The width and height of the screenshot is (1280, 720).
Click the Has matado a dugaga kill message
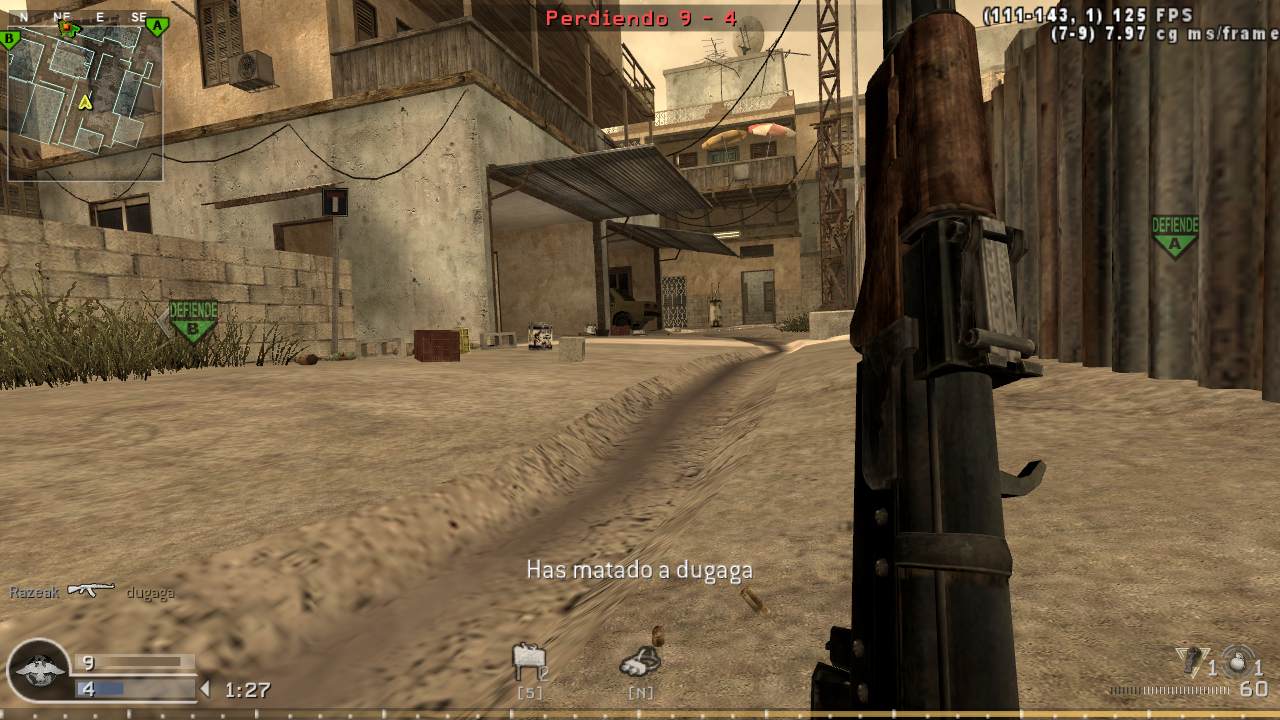(640, 570)
